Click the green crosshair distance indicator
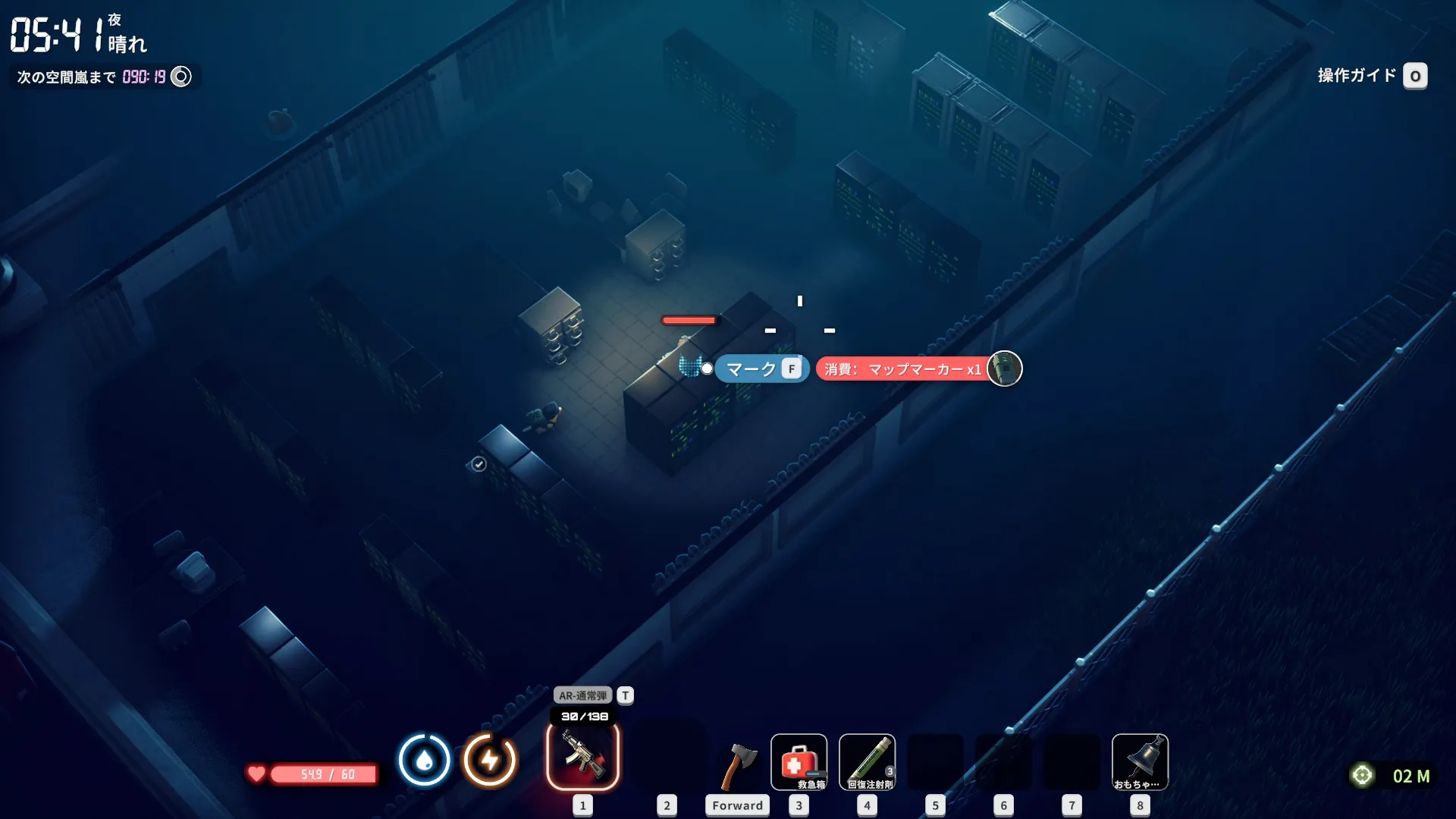 click(1363, 775)
